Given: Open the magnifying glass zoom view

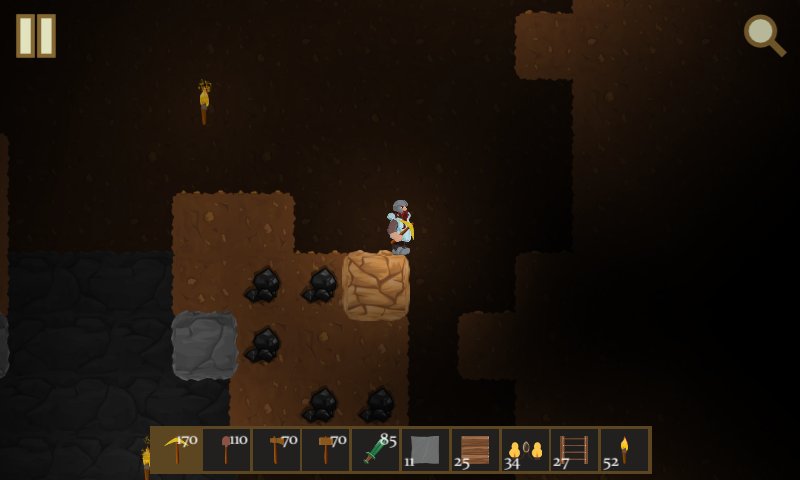Looking at the screenshot, I should (x=764, y=36).
